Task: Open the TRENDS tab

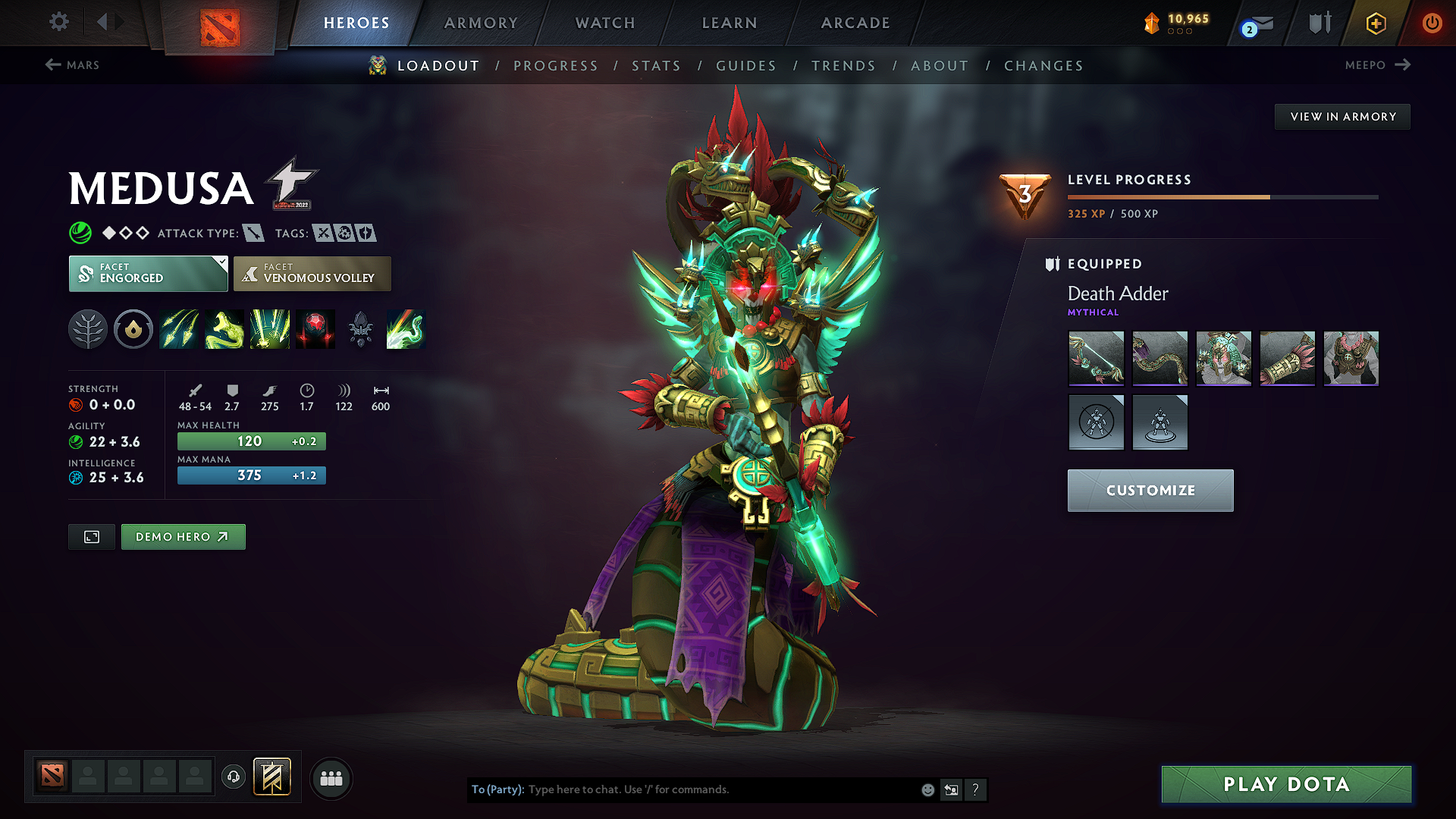Action: (843, 65)
